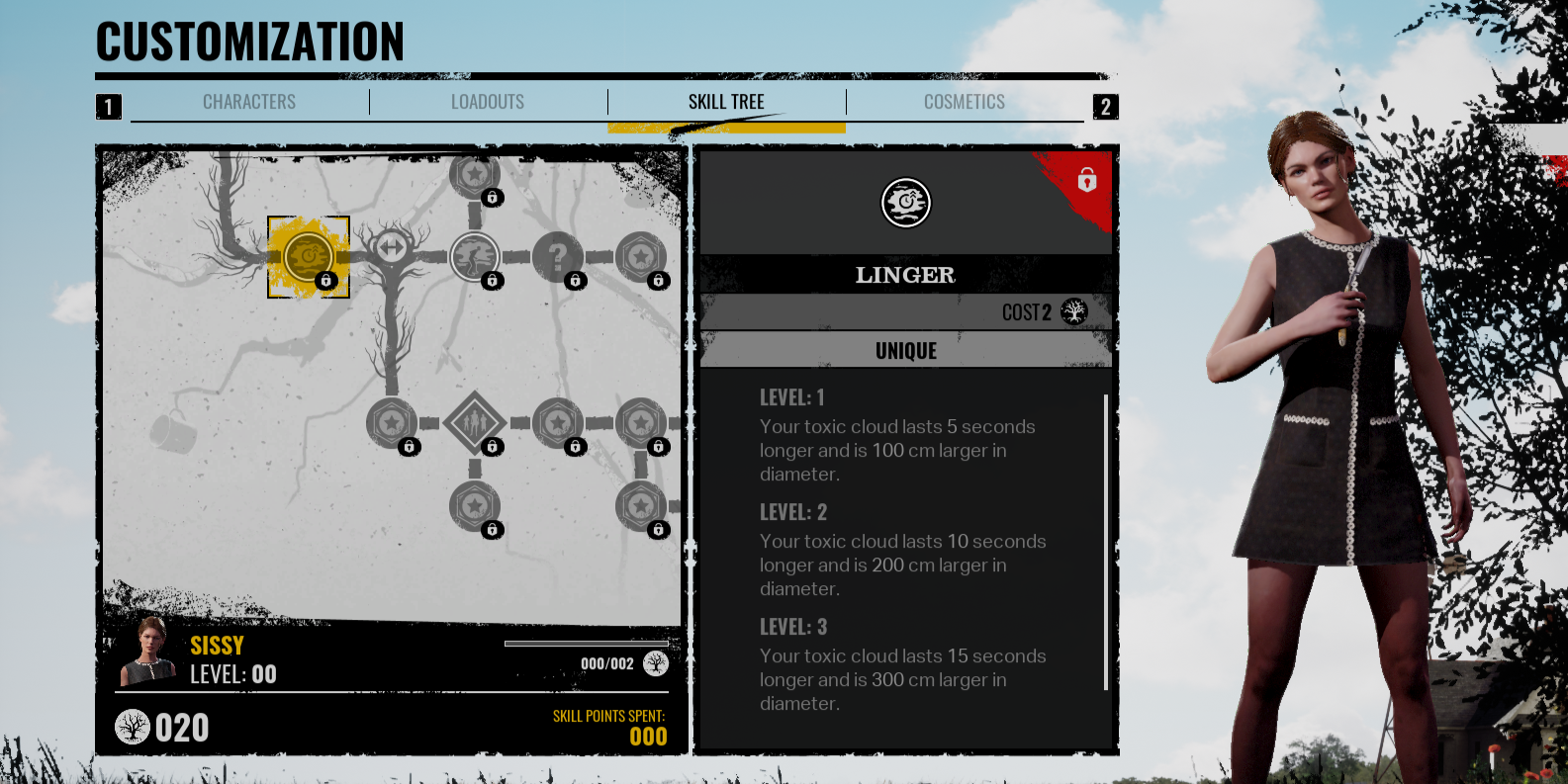This screenshot has width=1568, height=784.
Task: Open the COST 2 row details
Action: [905, 310]
